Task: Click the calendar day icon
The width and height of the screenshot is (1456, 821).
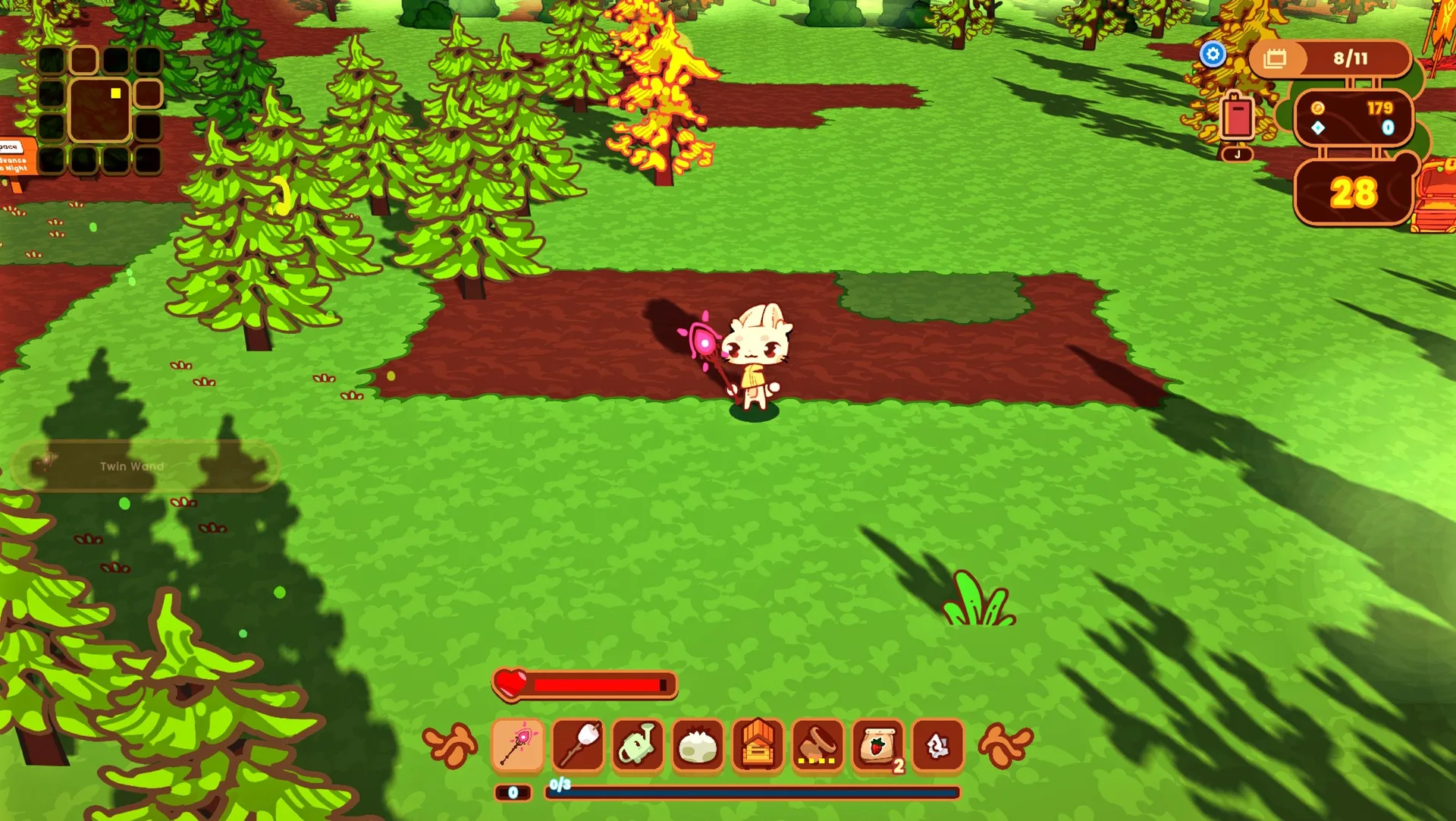Action: coord(1276,58)
